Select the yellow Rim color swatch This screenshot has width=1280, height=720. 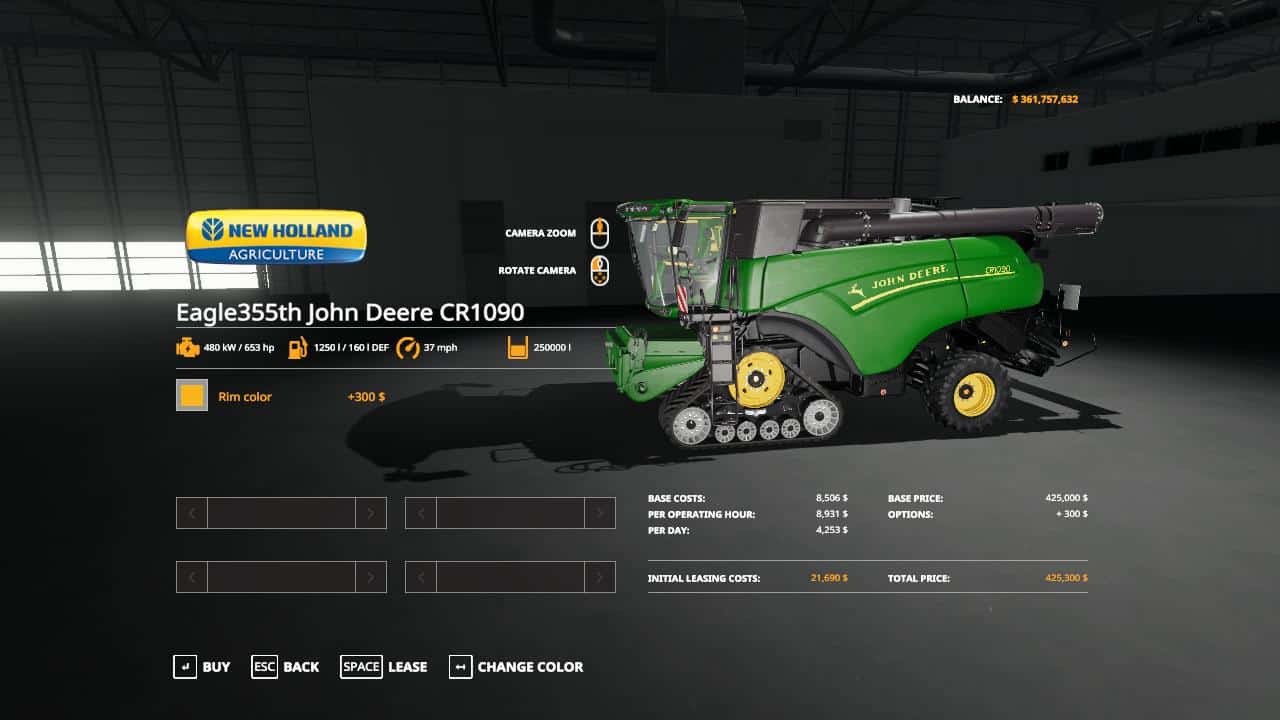[x=192, y=396]
